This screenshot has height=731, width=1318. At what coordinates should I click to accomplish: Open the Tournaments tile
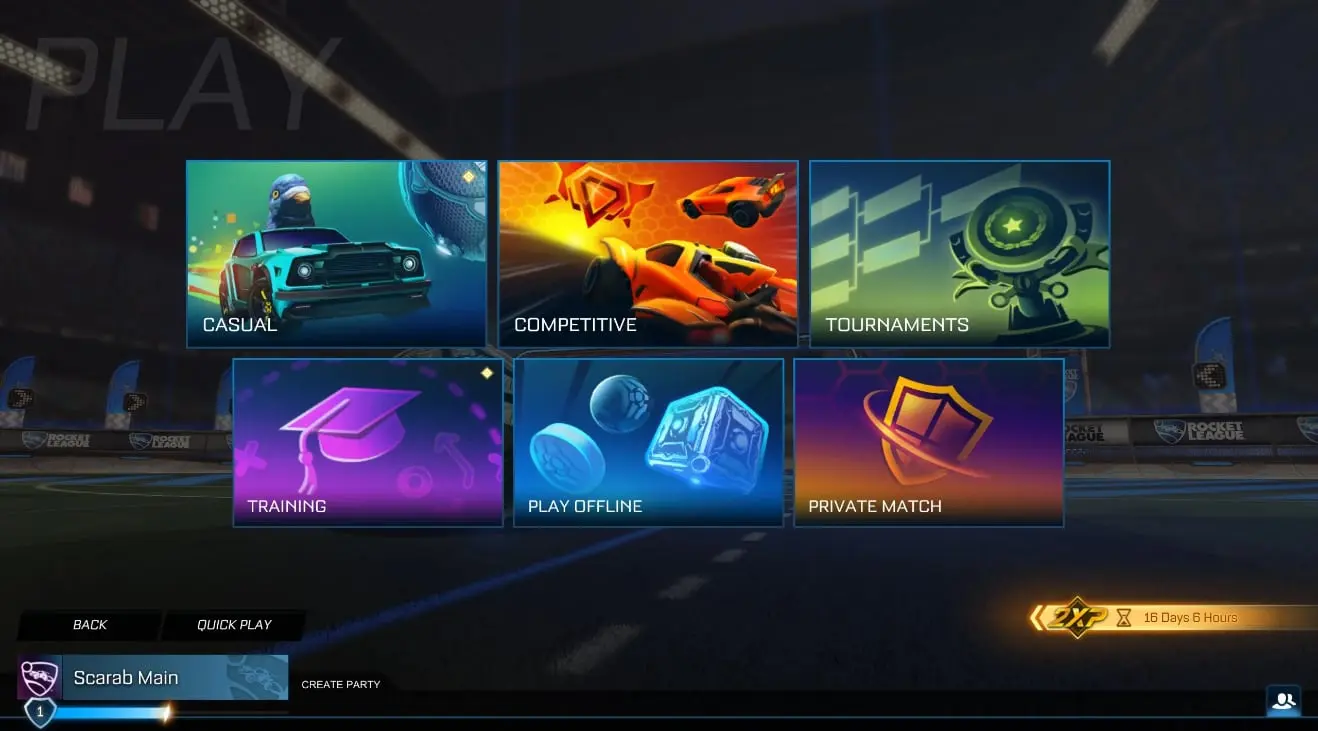[x=959, y=253]
